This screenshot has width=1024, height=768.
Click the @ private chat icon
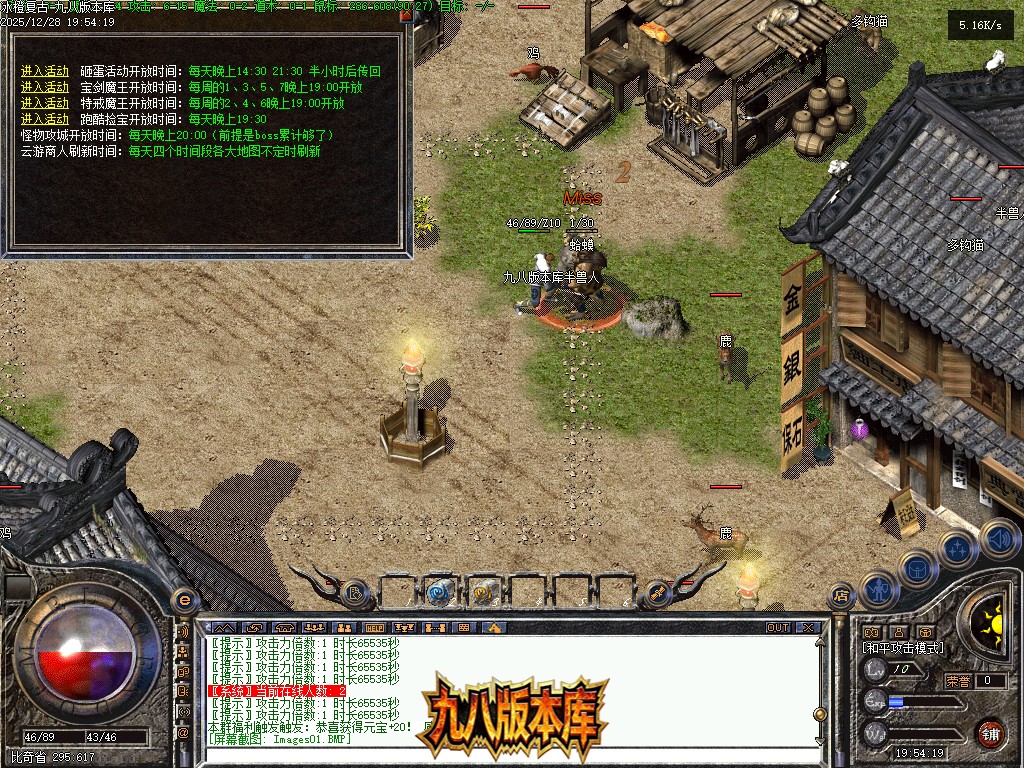click(x=183, y=733)
